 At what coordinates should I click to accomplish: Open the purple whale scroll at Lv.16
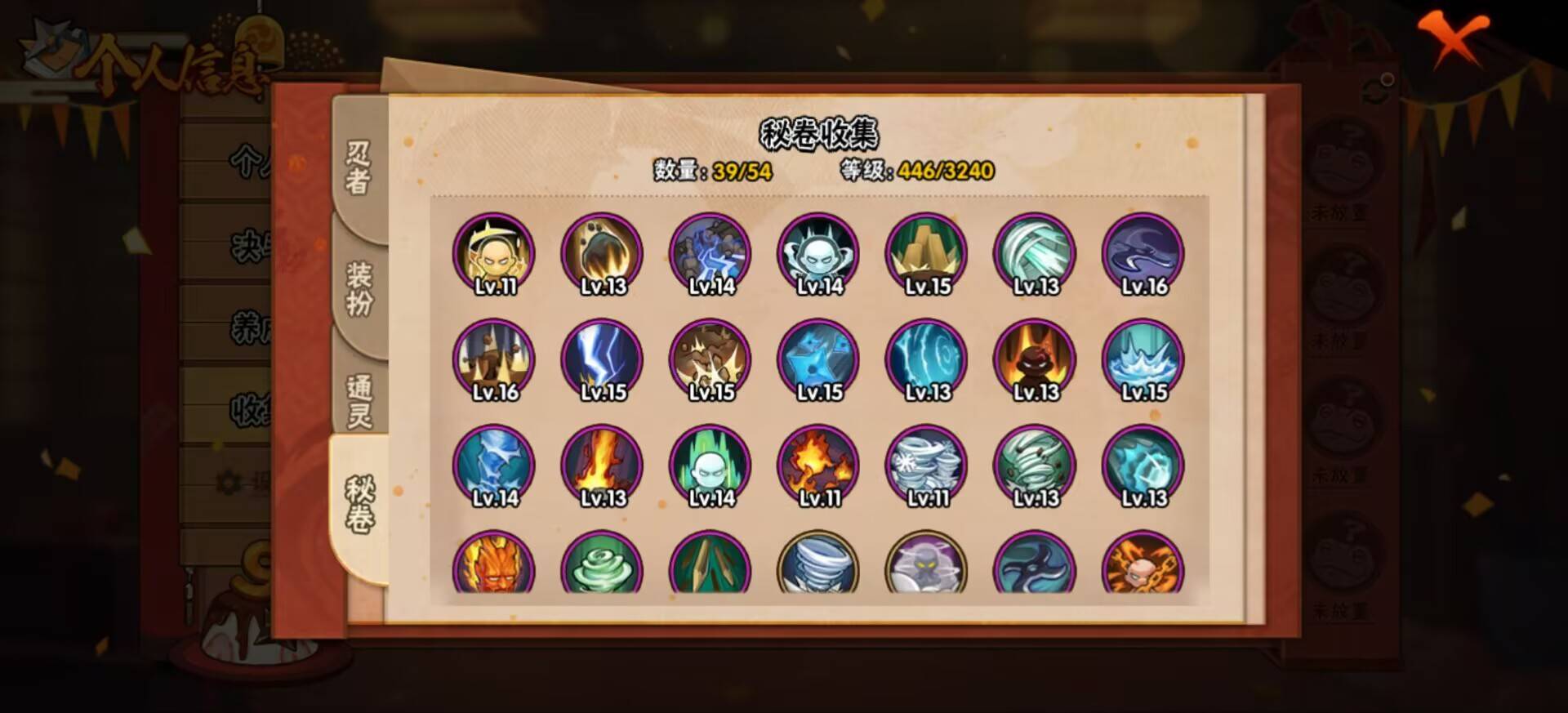click(x=1143, y=253)
